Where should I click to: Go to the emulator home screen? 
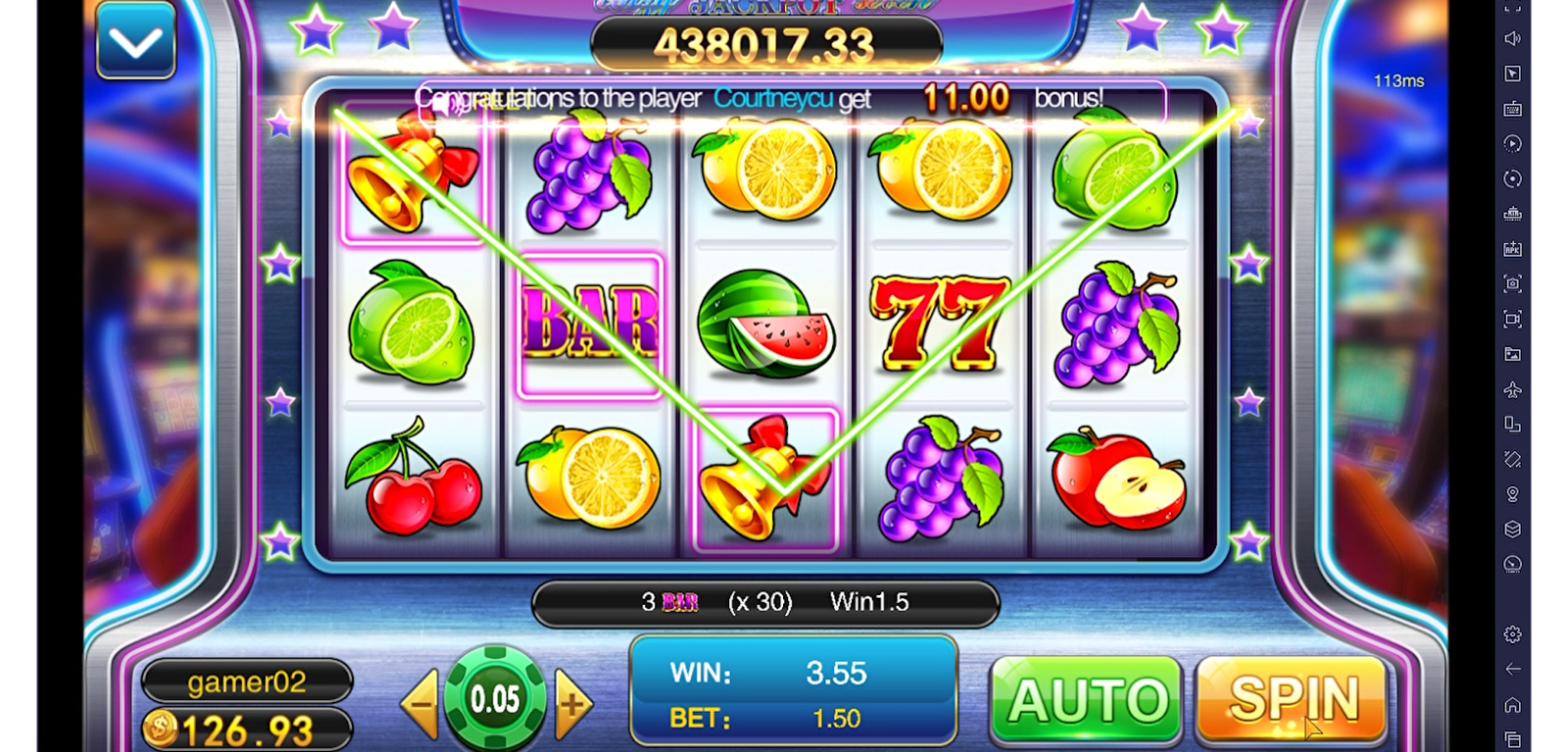[1513, 705]
